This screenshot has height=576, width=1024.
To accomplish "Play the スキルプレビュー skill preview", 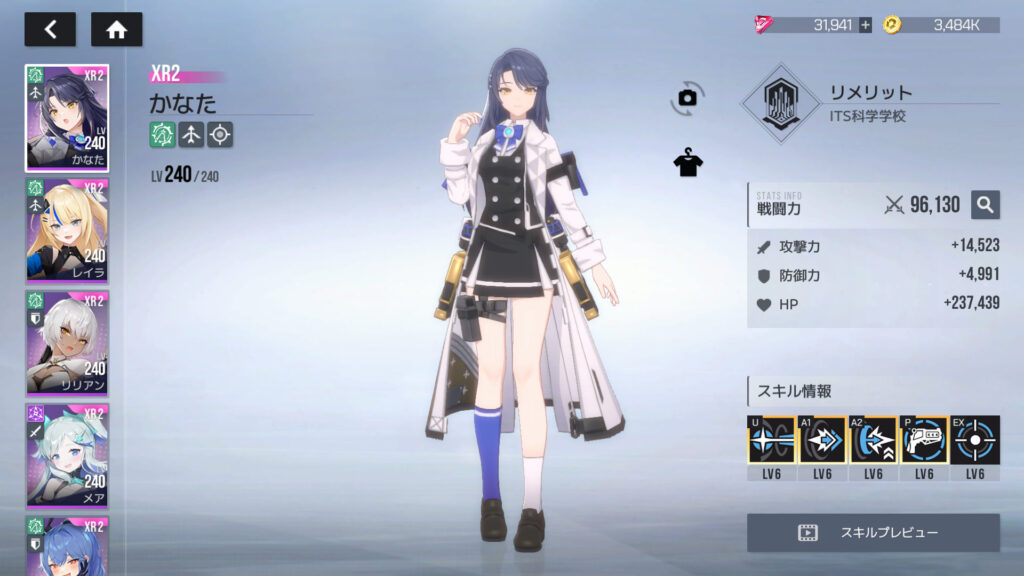I will [x=873, y=533].
